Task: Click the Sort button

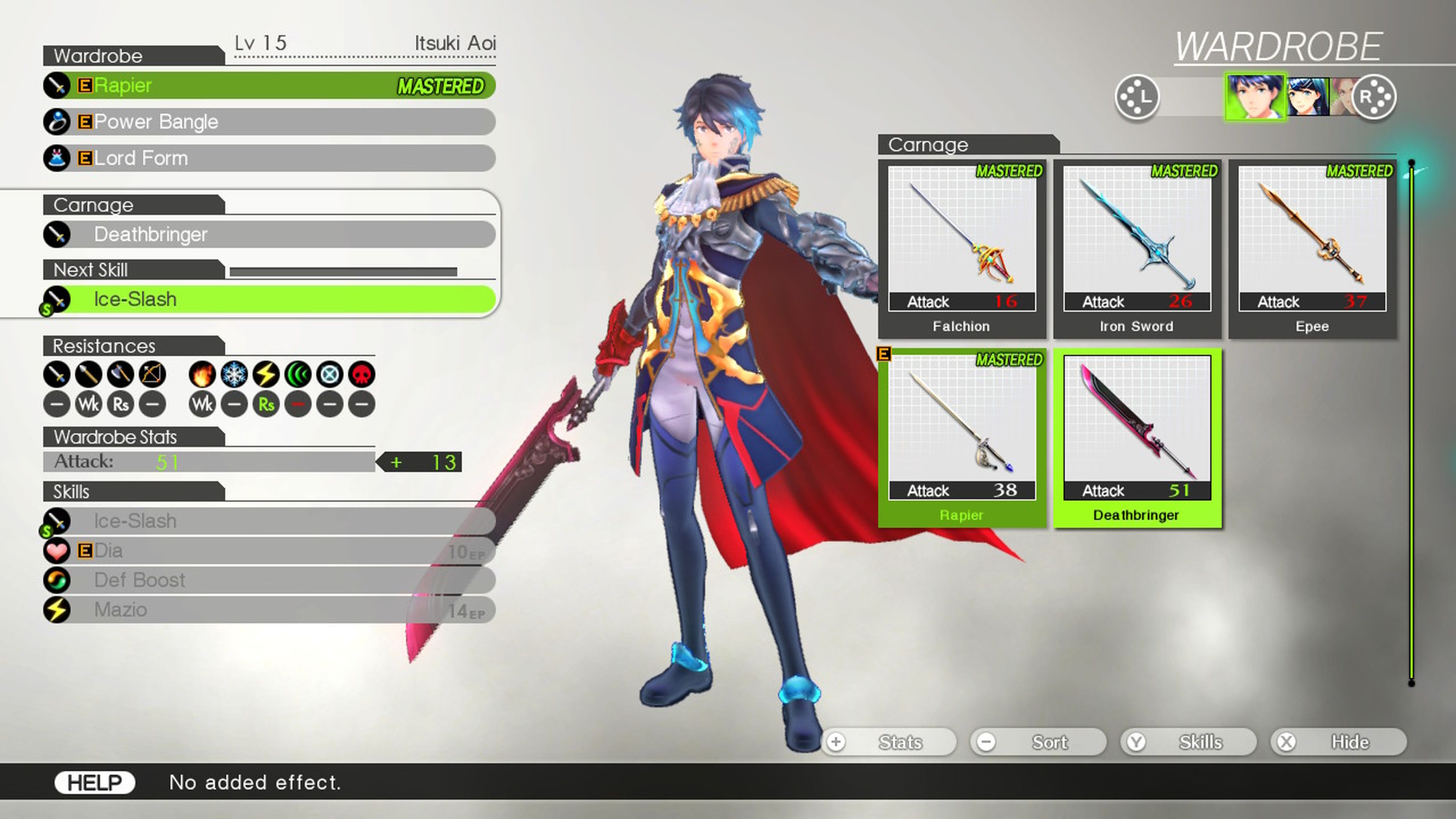Action: tap(1039, 742)
